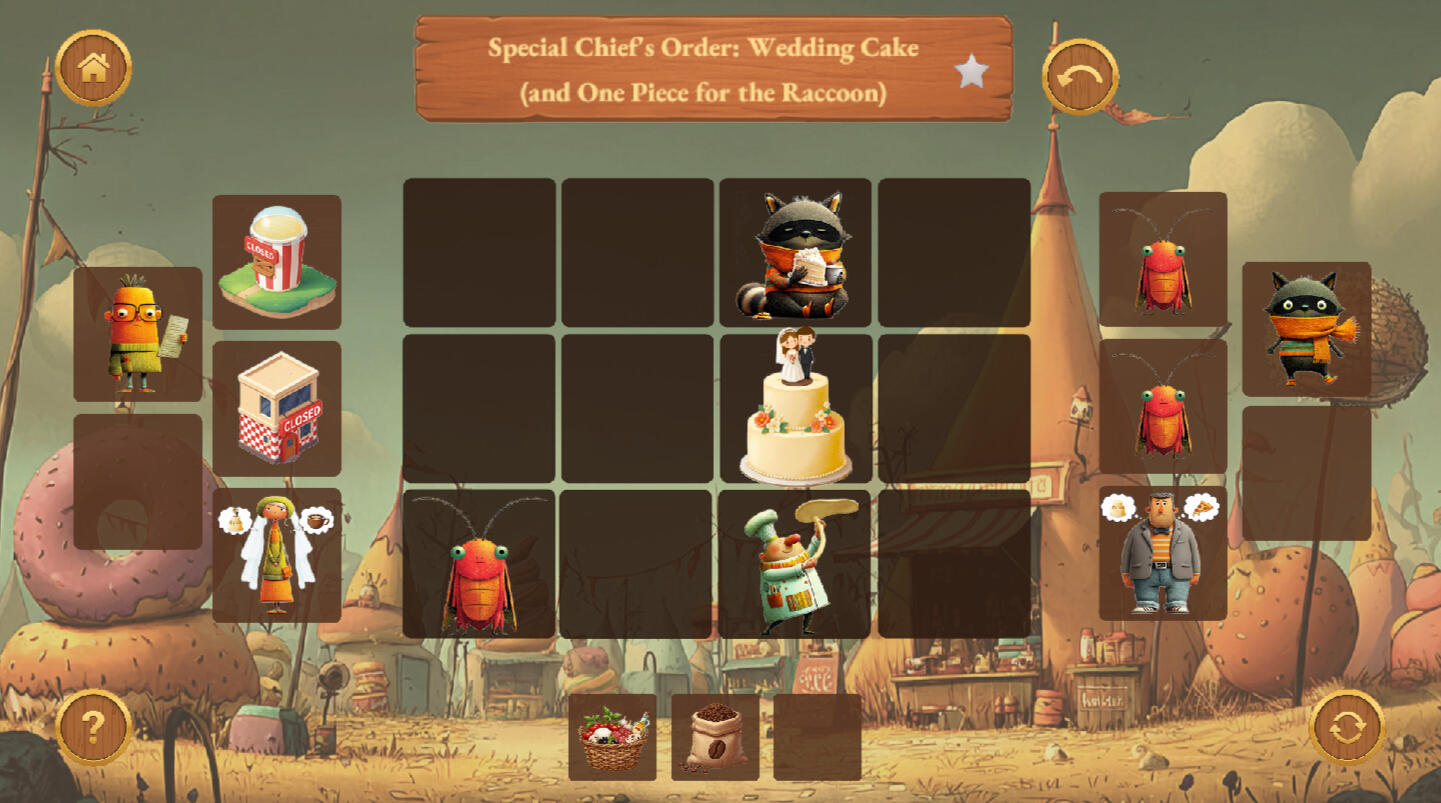The width and height of the screenshot is (1441, 803).
Task: Choose the closed checkered shop tile
Action: 277,408
